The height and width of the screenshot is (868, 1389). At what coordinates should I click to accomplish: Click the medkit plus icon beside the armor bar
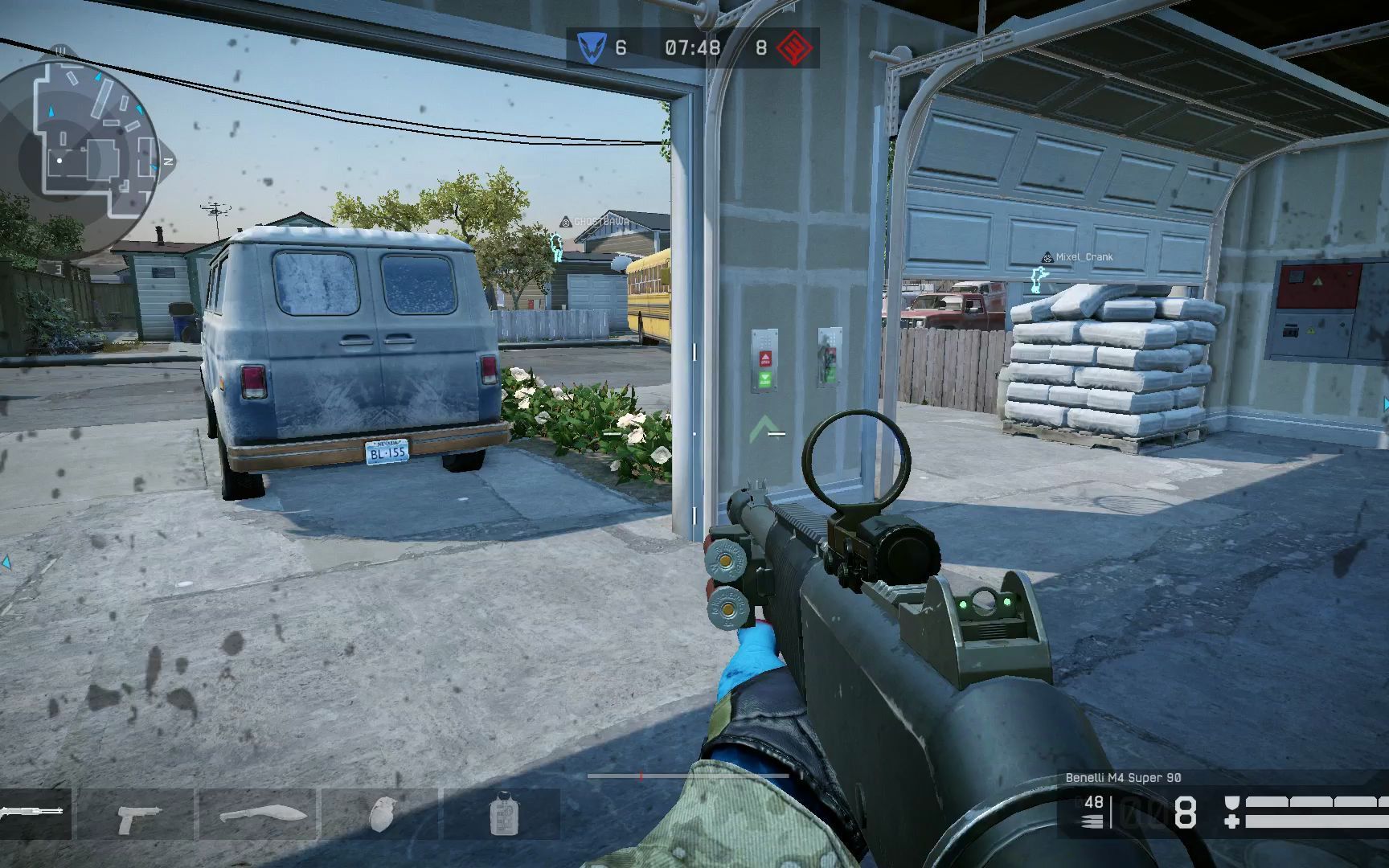(1231, 821)
